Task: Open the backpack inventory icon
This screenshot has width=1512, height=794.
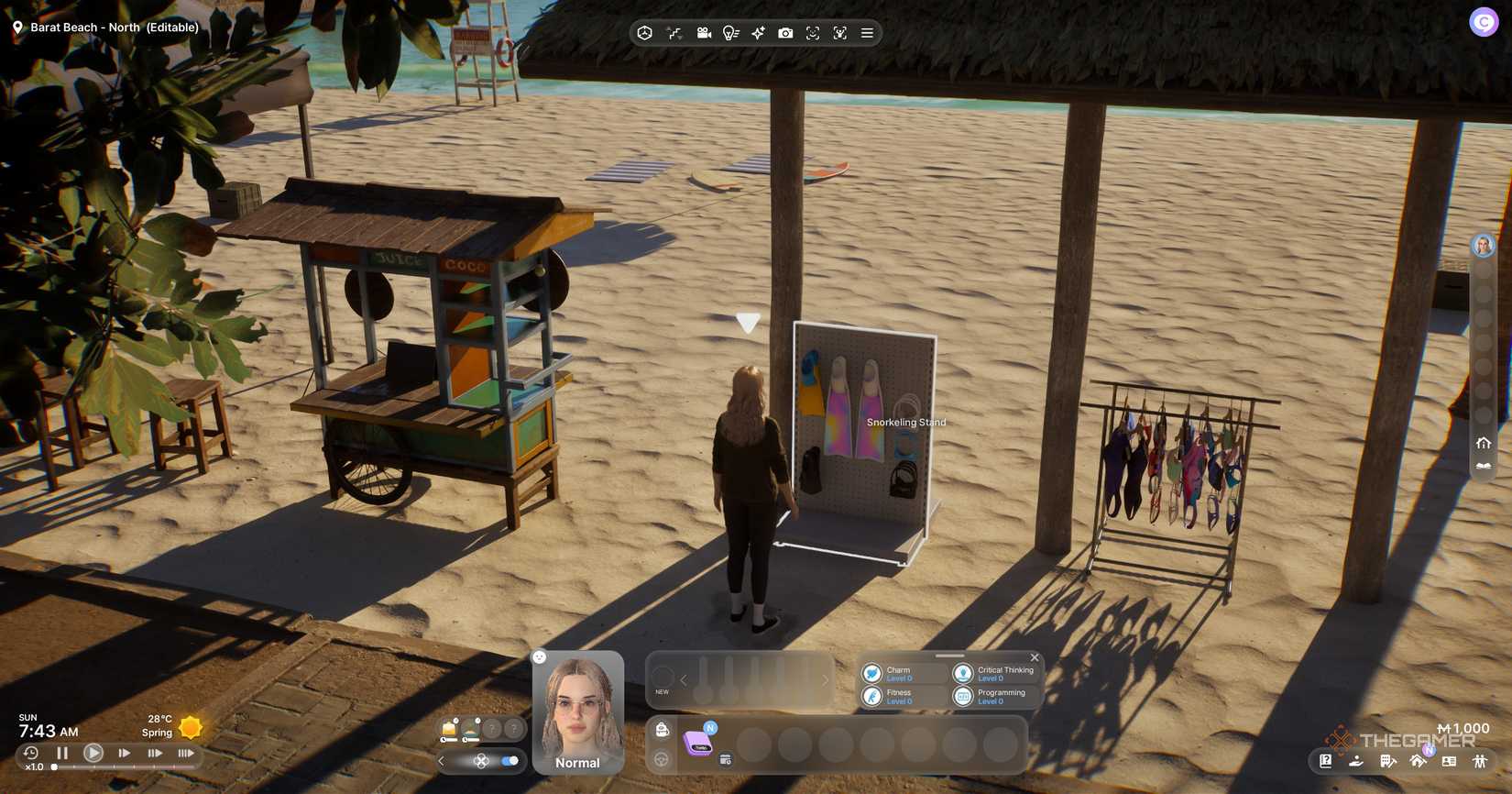Action: [x=662, y=730]
